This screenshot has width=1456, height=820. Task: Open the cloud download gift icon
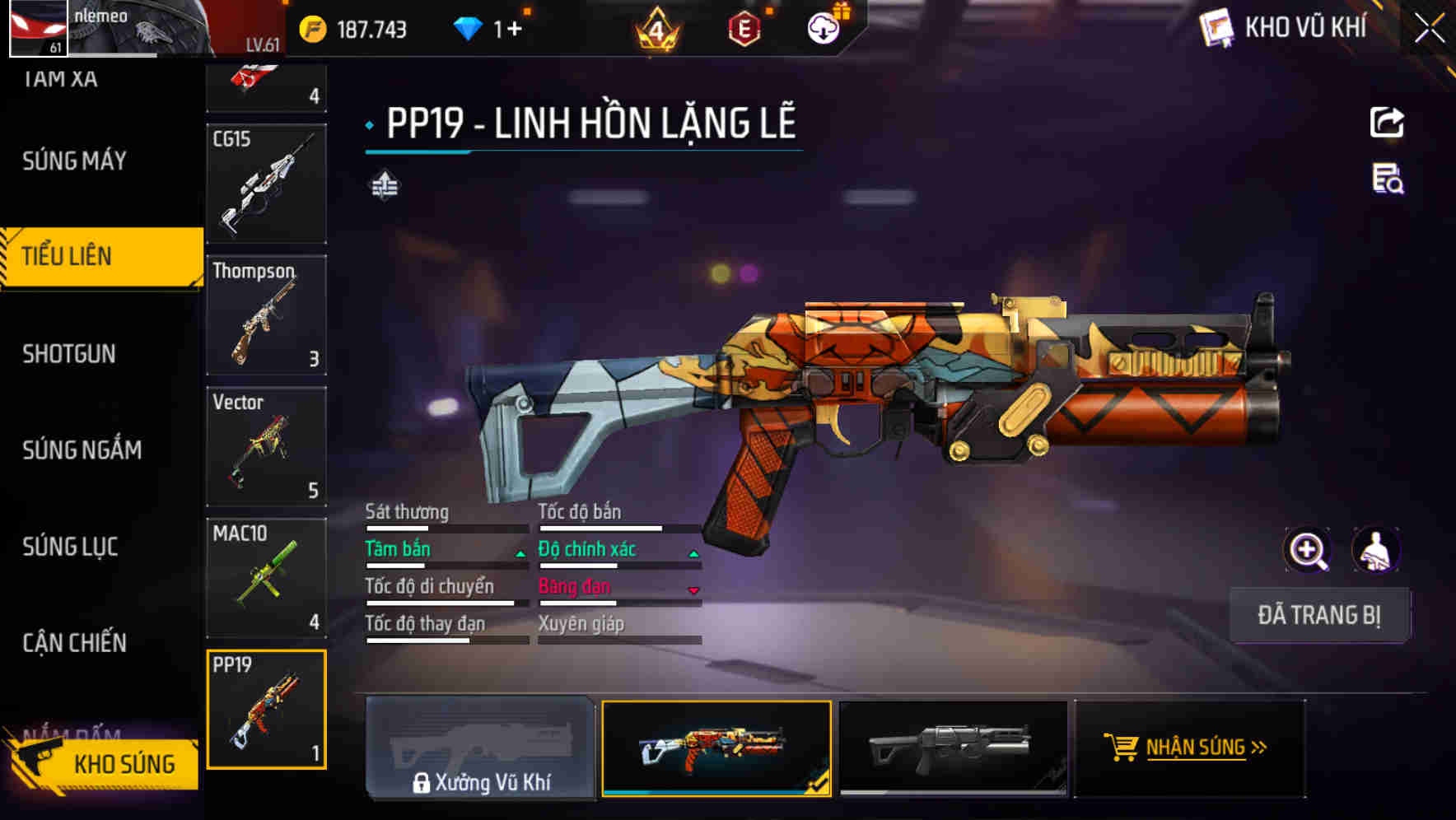(x=822, y=27)
